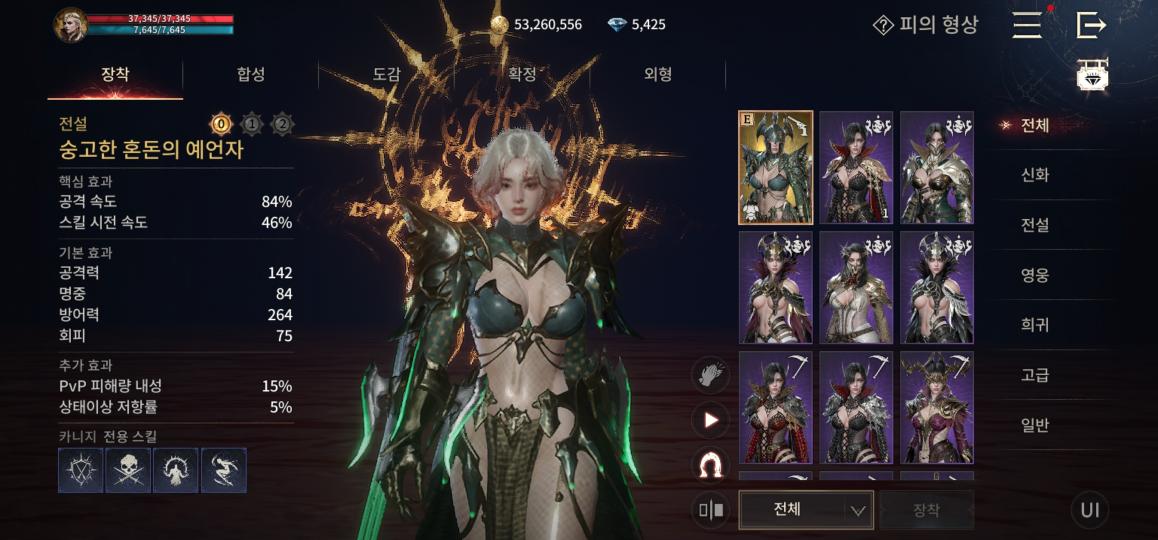This screenshot has width=1158, height=540.
Task: Open the hamburger main menu
Action: pyautogui.click(x=1027, y=25)
